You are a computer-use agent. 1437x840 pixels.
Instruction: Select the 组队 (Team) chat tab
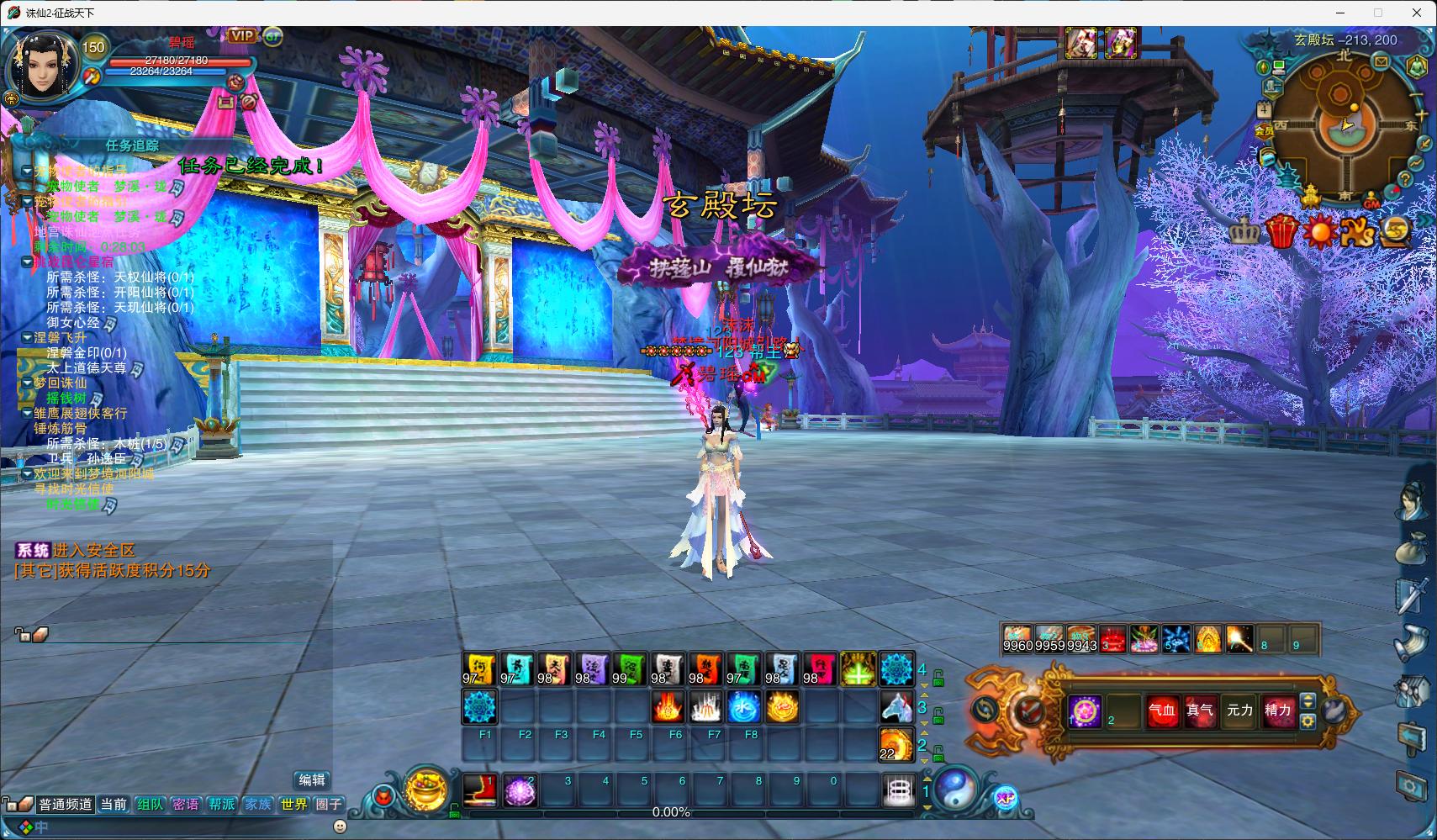tap(150, 805)
